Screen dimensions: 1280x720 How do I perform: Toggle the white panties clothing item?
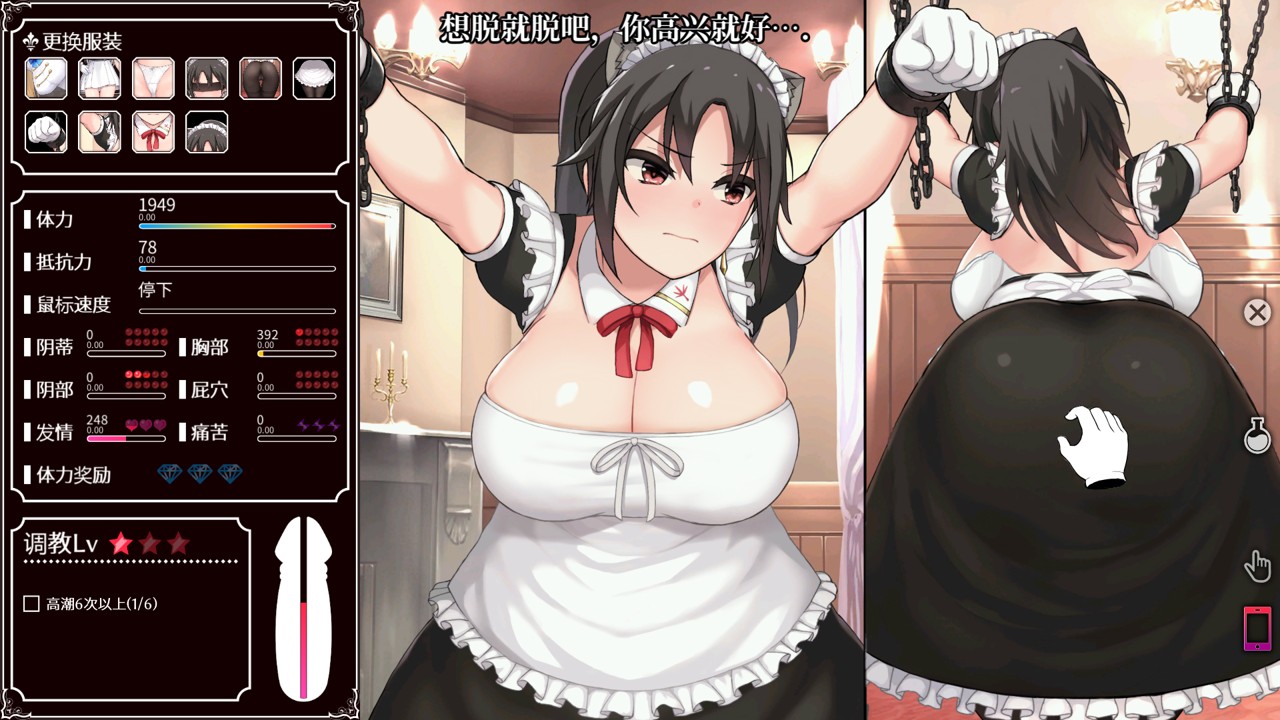pyautogui.click(x=153, y=79)
